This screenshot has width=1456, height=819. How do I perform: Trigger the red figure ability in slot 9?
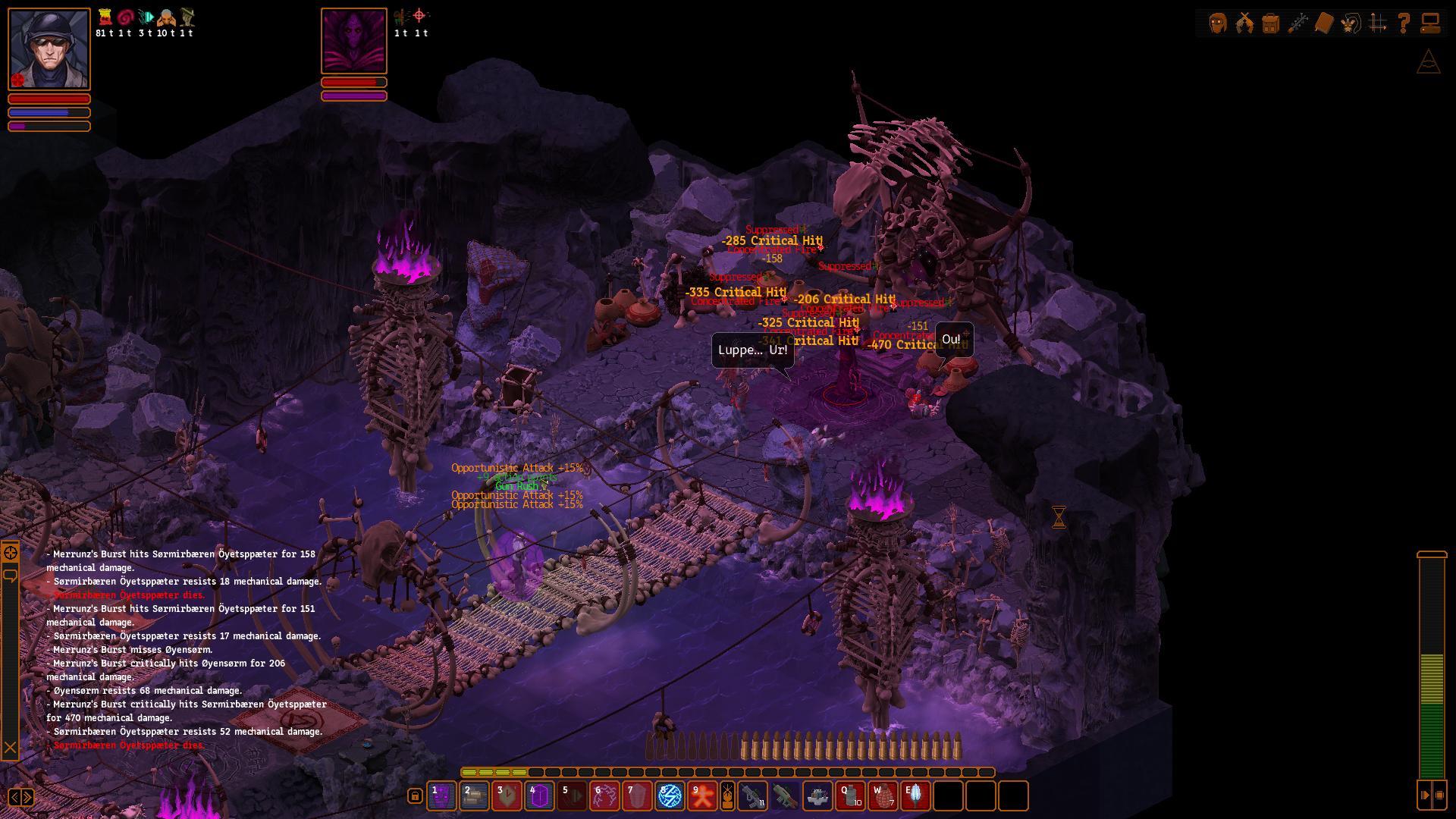pos(702,796)
